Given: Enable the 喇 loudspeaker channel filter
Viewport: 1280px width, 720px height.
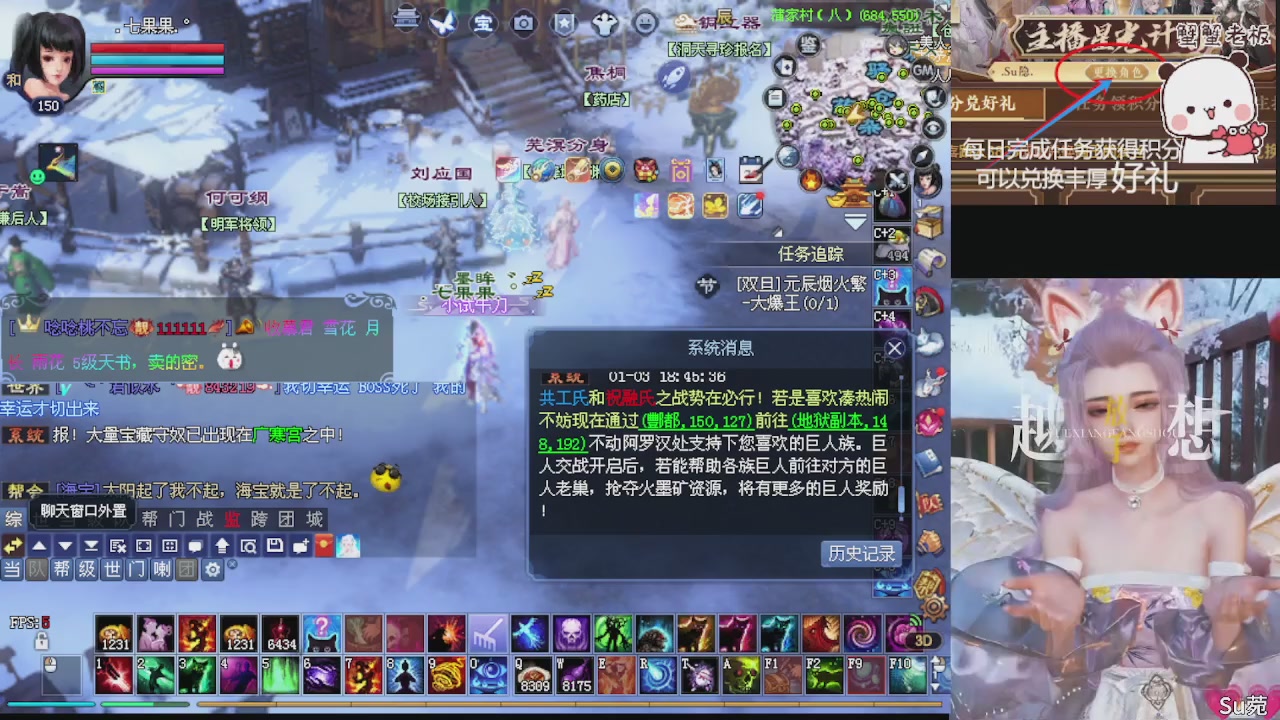Looking at the screenshot, I should pyautogui.click(x=159, y=570).
